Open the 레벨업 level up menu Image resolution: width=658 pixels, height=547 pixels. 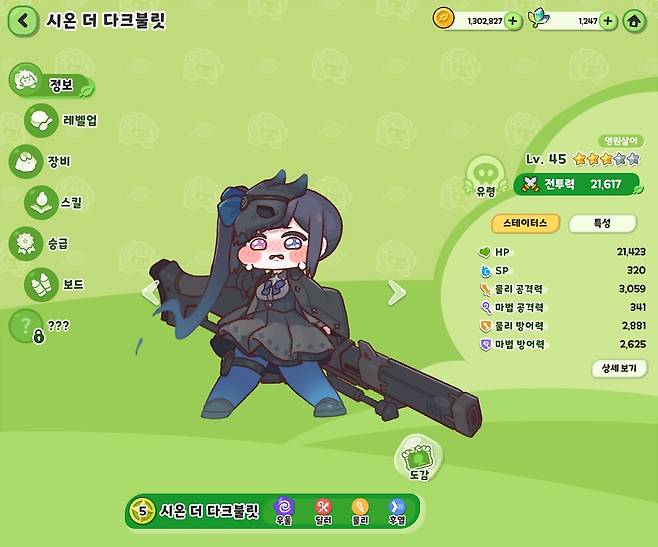[x=63, y=121]
